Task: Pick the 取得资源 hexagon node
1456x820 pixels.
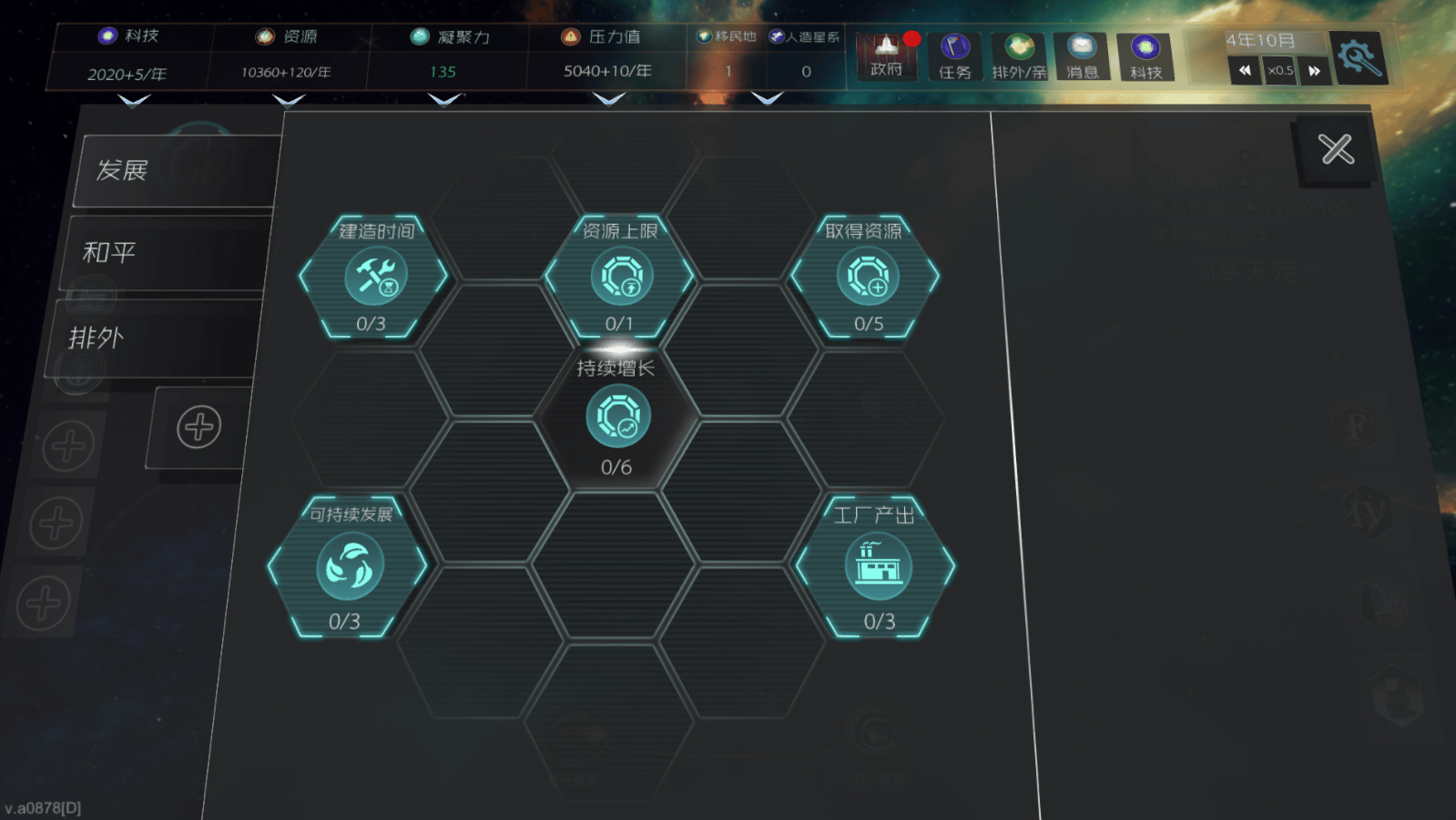Action: point(866,277)
